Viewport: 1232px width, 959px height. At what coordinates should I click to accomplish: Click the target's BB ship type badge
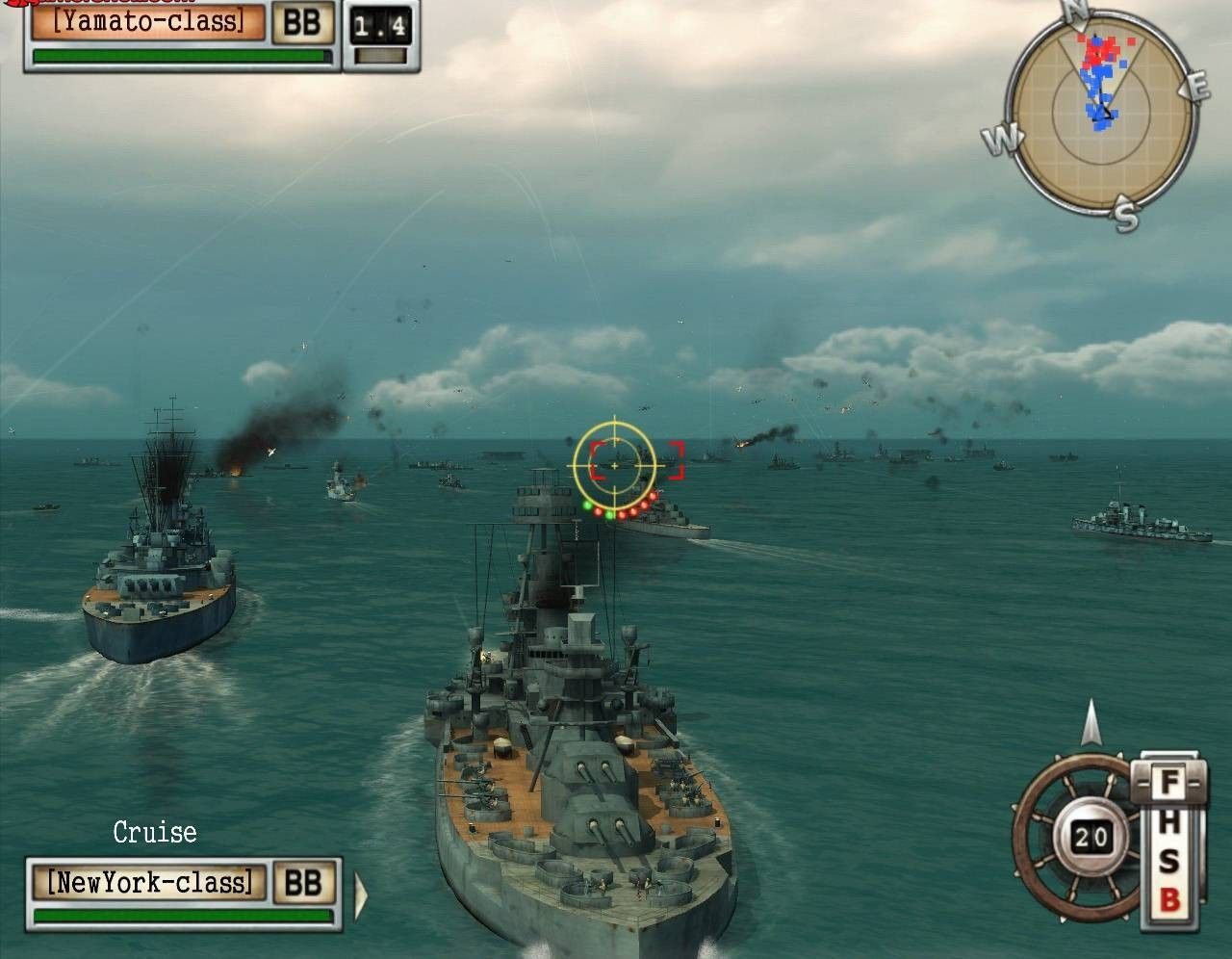[301, 22]
